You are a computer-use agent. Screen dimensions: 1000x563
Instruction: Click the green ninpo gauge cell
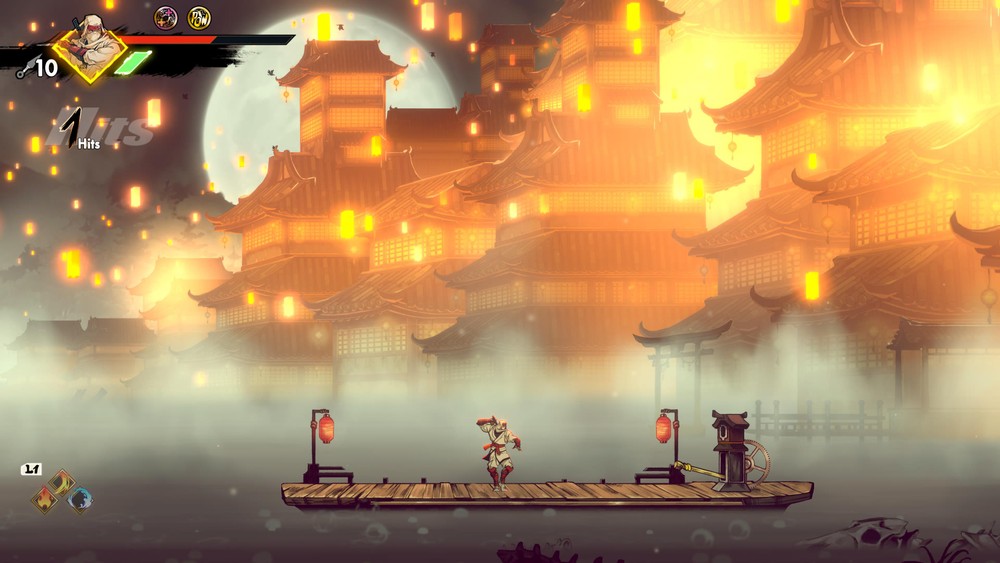coord(133,62)
